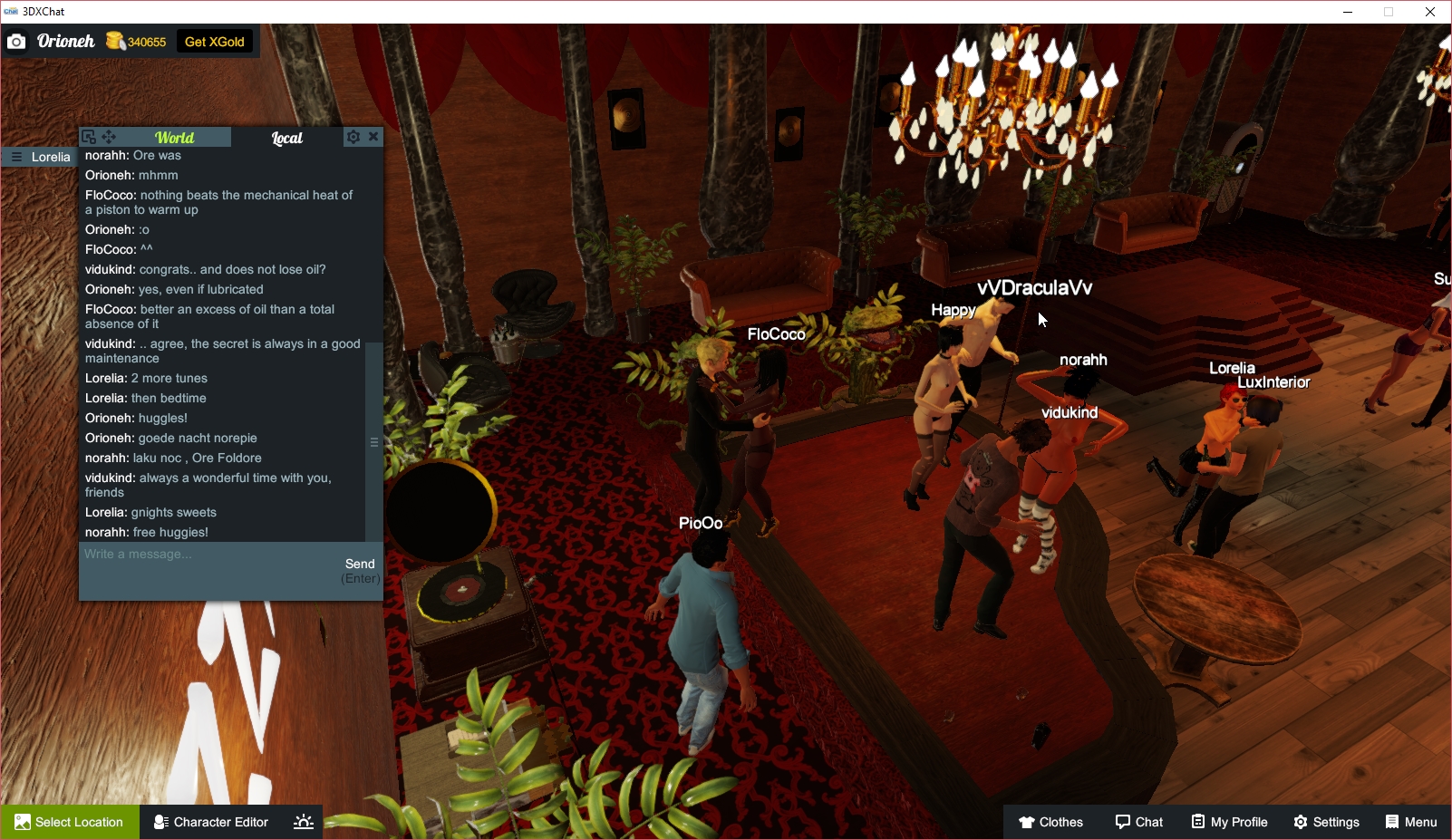Toggle the day/night sun icon
The image size is (1452, 840).
click(303, 822)
